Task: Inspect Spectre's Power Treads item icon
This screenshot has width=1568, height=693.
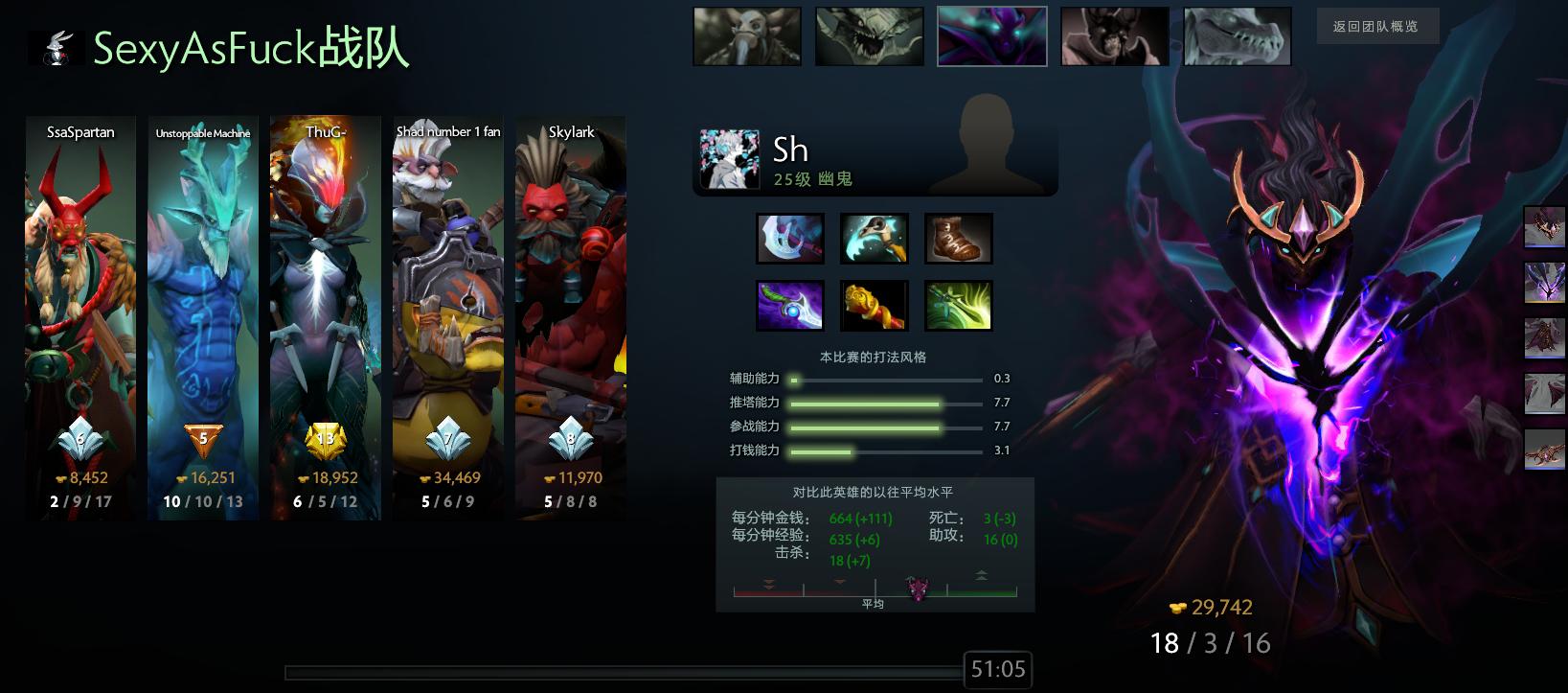Action: 958,238
